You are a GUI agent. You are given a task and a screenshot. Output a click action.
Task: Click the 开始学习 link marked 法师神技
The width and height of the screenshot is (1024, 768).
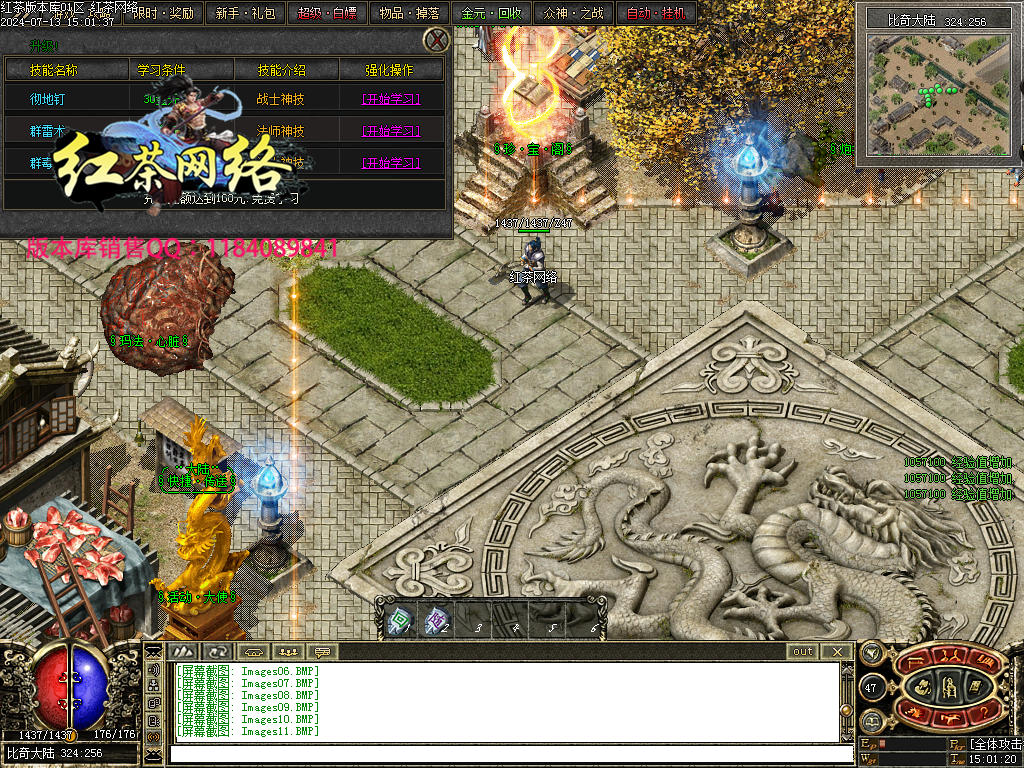click(x=390, y=131)
